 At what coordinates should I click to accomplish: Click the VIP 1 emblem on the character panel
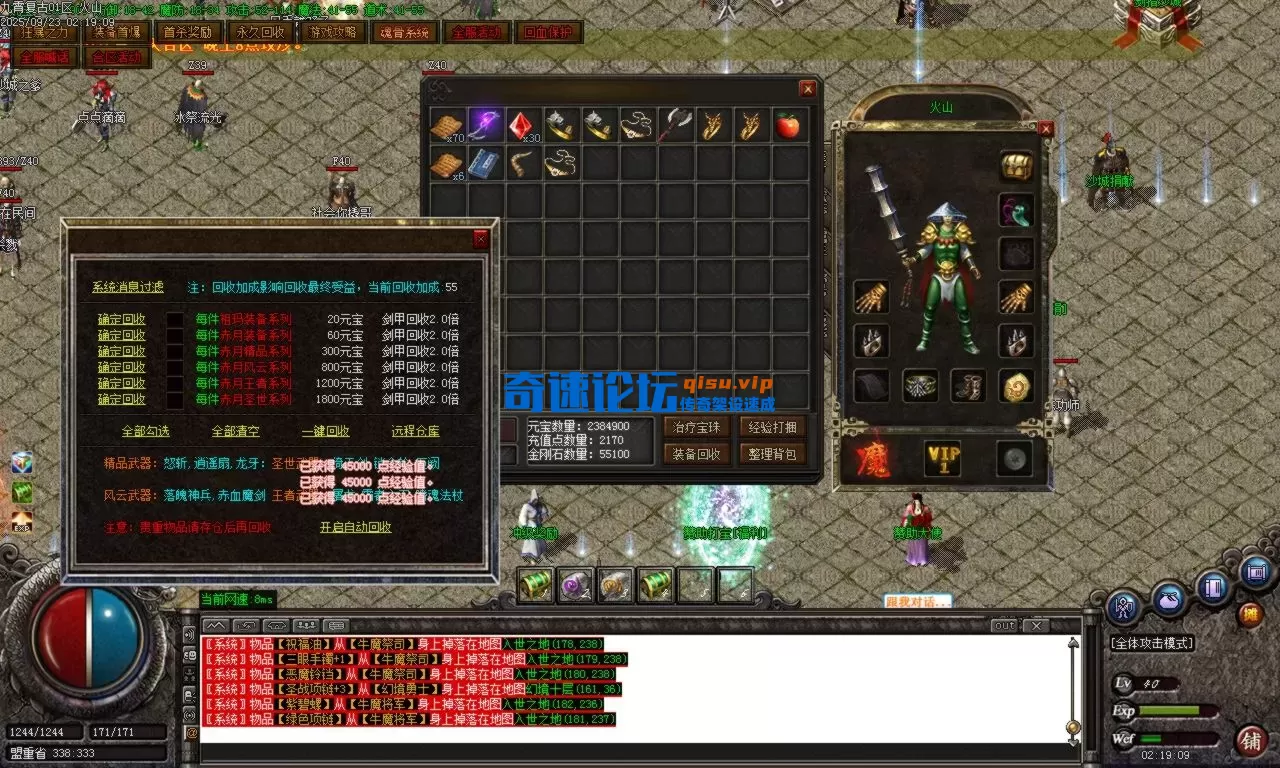941,458
